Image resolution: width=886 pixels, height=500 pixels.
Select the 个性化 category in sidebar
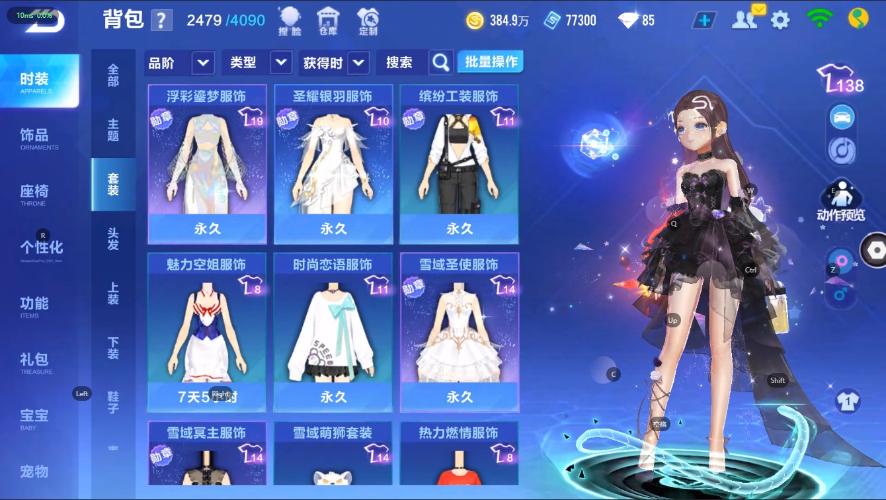click(42, 248)
